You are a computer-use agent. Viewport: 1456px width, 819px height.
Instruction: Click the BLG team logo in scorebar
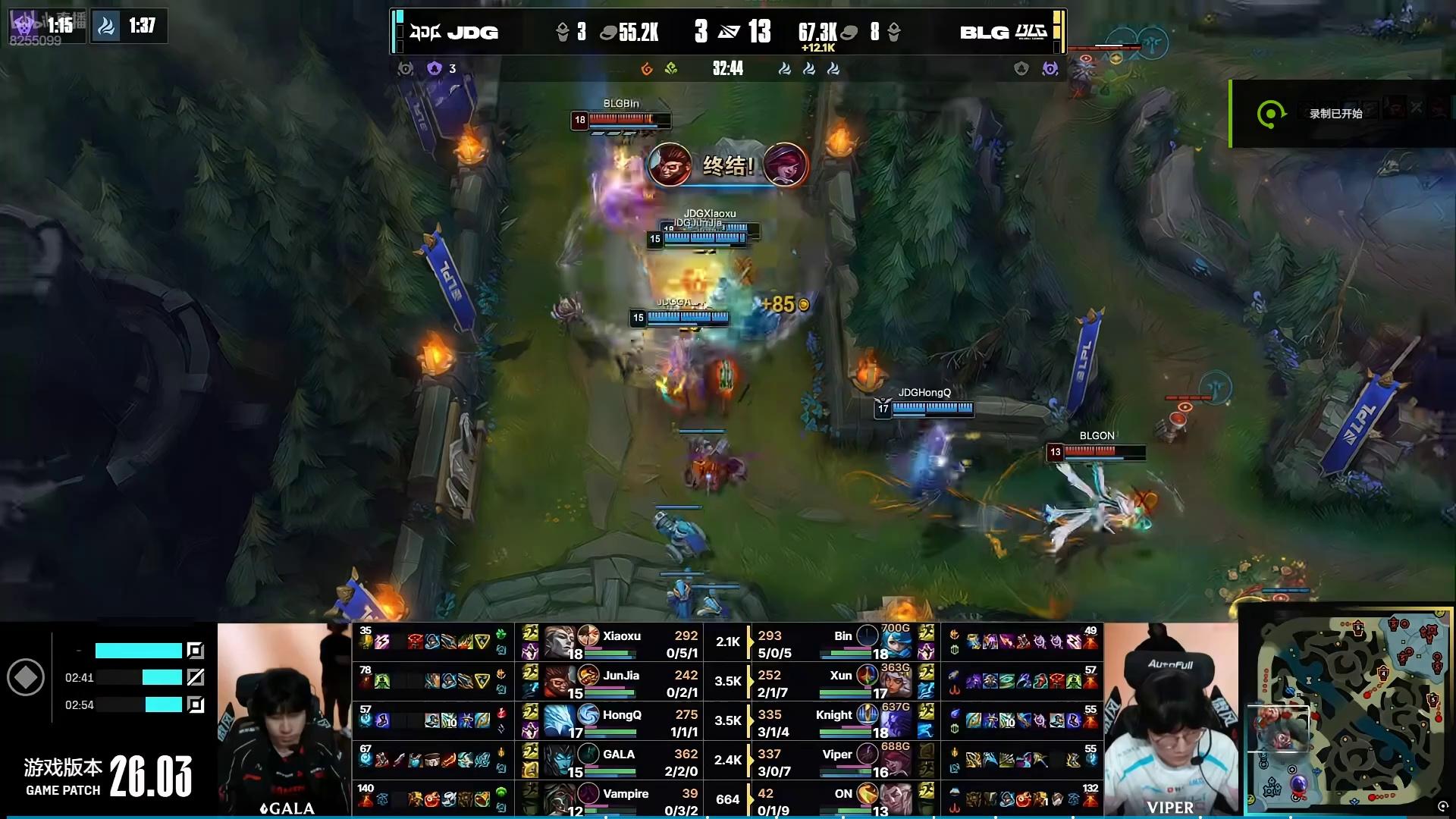1031,32
